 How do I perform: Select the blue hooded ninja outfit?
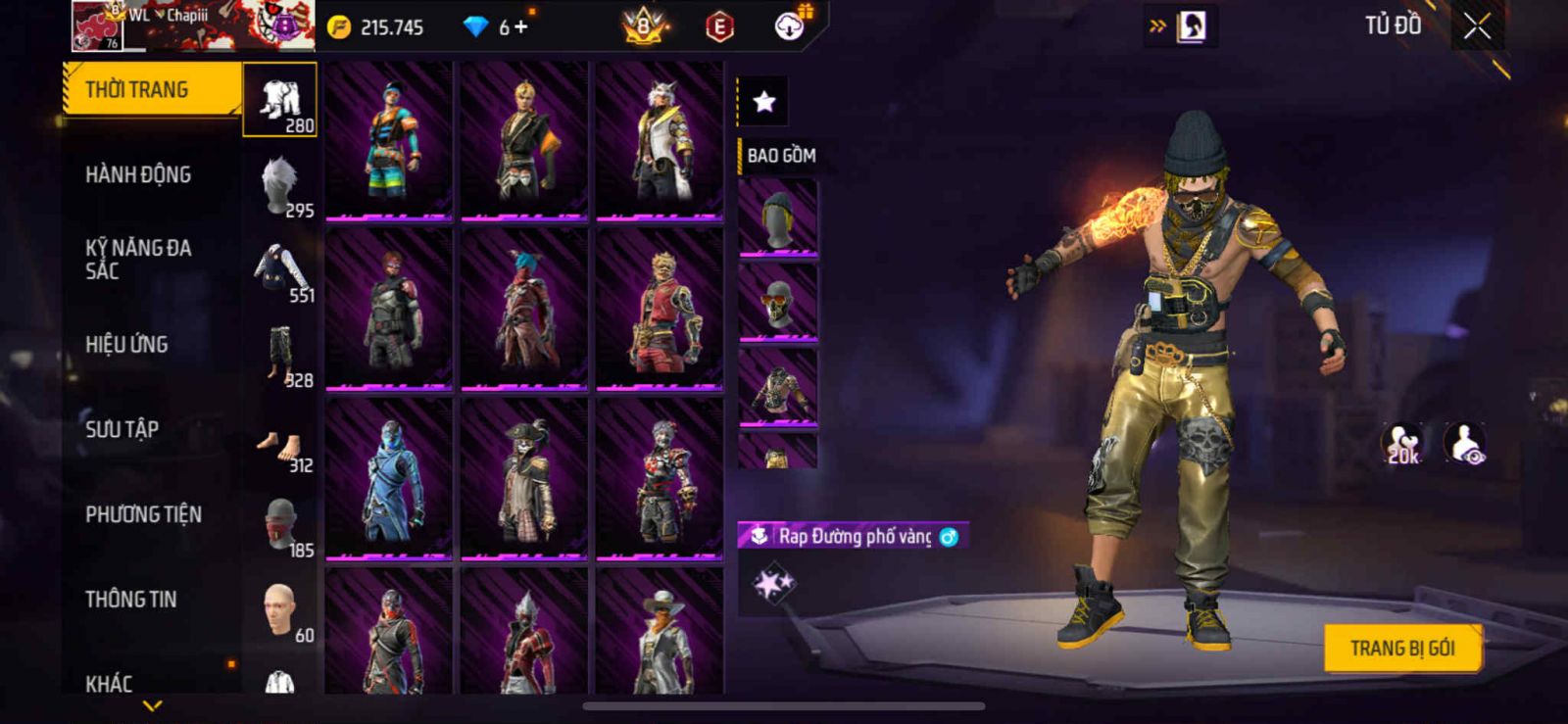(x=389, y=480)
